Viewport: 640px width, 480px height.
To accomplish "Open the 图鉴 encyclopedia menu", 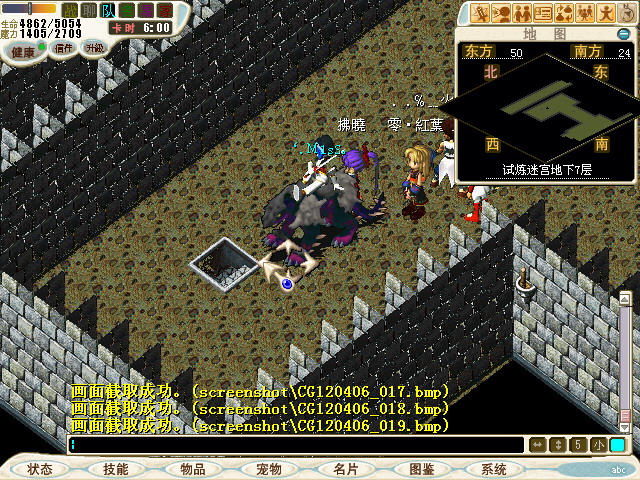I will point(421,469).
